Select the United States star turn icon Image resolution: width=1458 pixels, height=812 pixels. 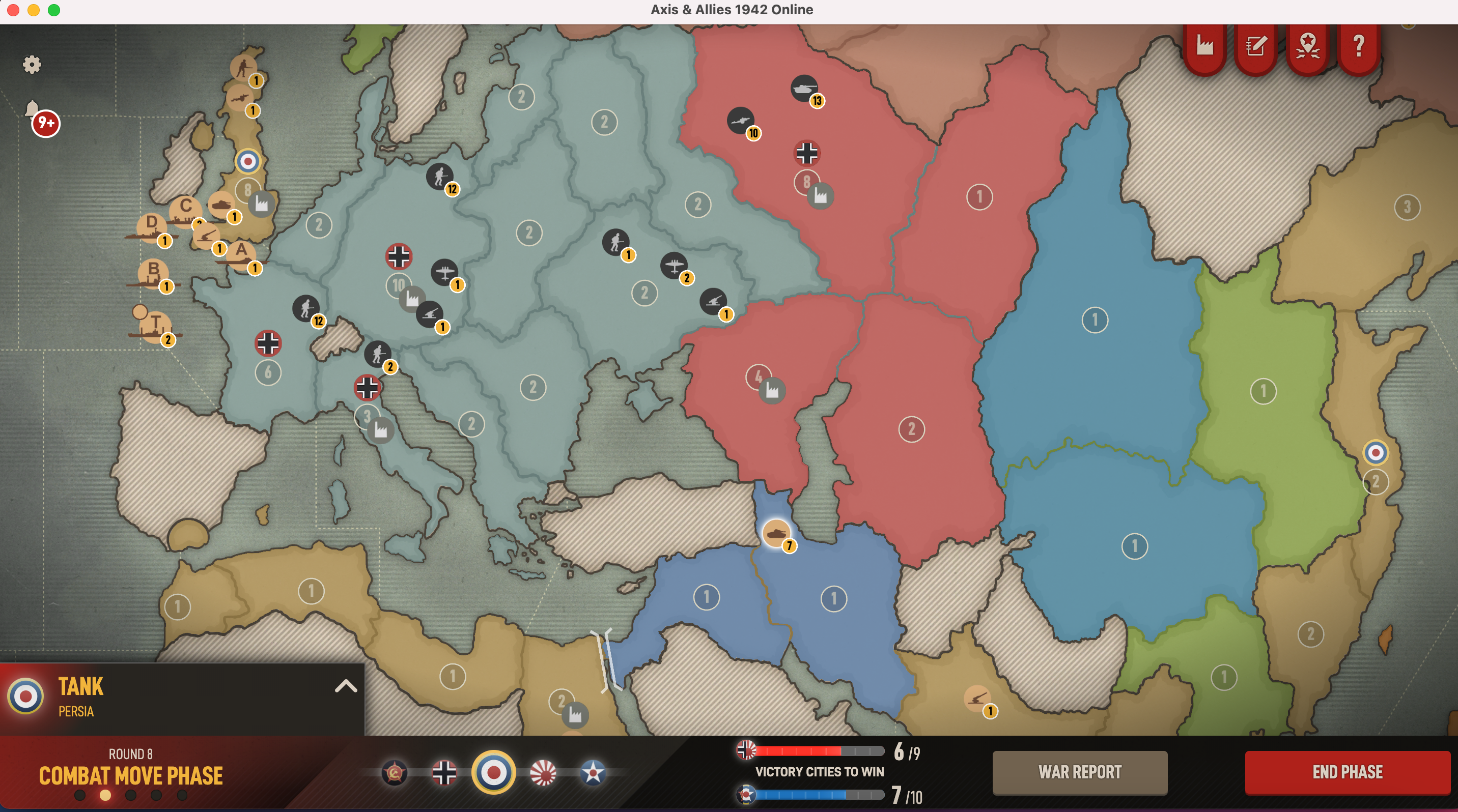(593, 772)
